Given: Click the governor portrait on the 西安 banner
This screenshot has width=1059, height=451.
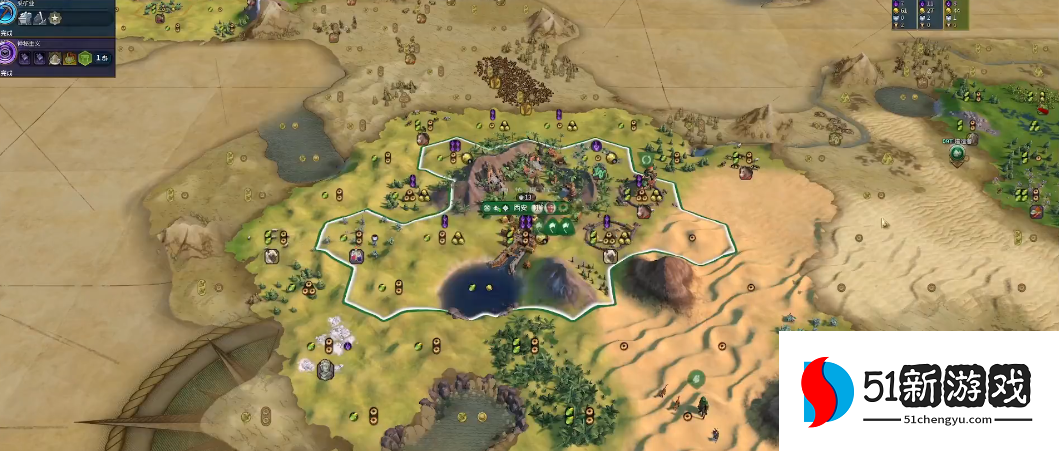Looking at the screenshot, I should [550, 208].
